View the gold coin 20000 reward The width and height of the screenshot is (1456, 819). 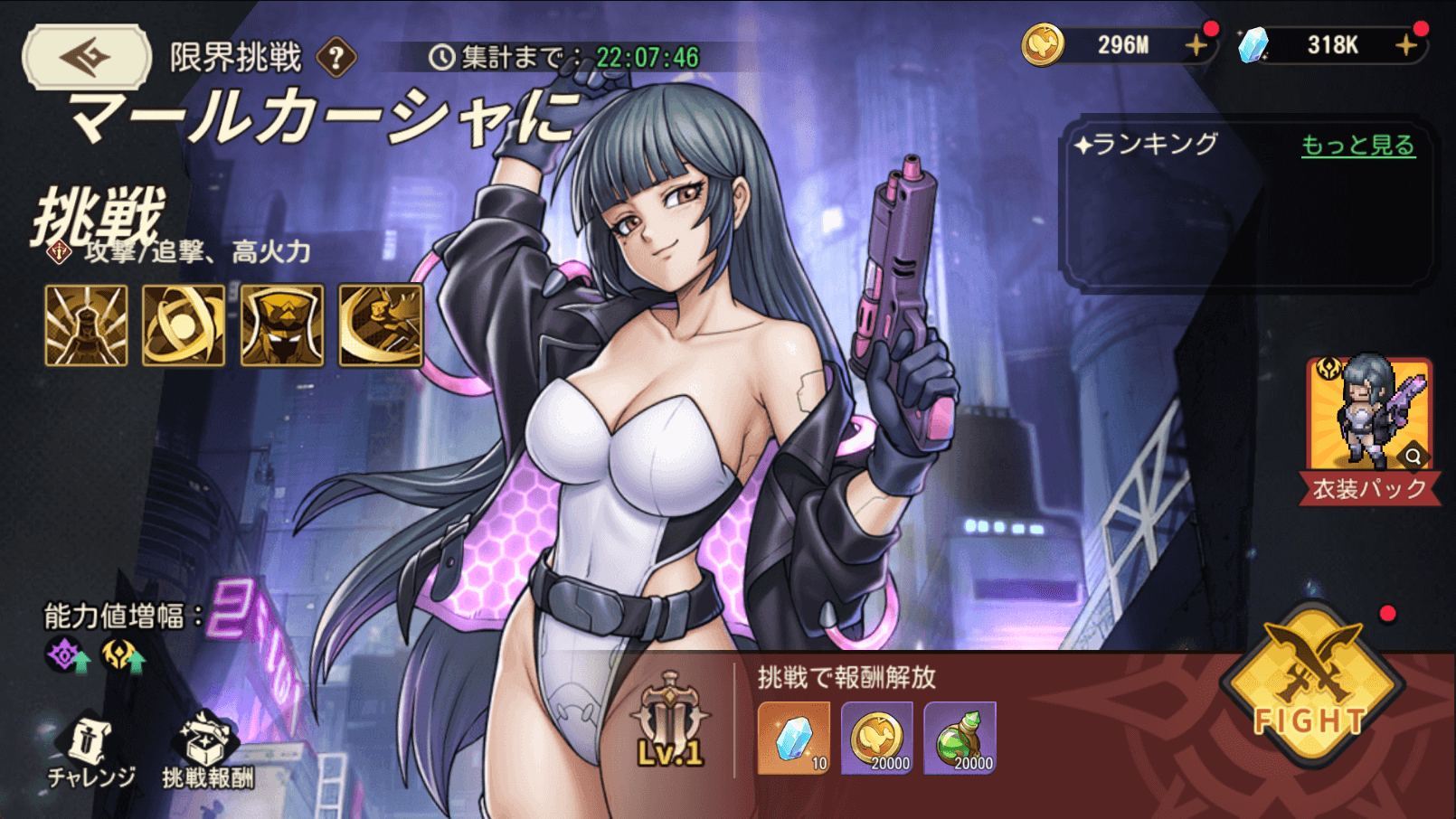point(877,738)
